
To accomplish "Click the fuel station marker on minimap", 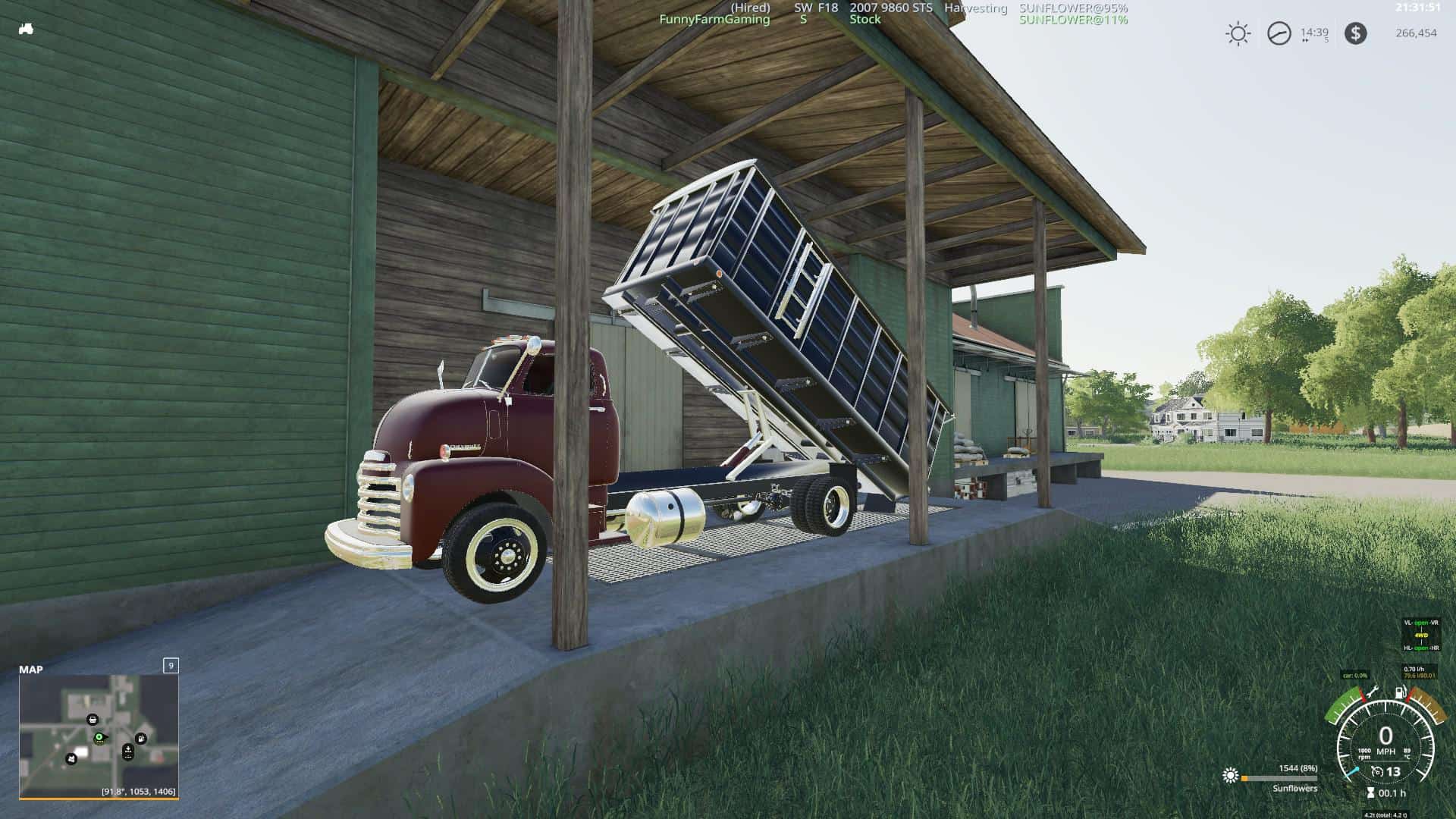I will point(141,738).
